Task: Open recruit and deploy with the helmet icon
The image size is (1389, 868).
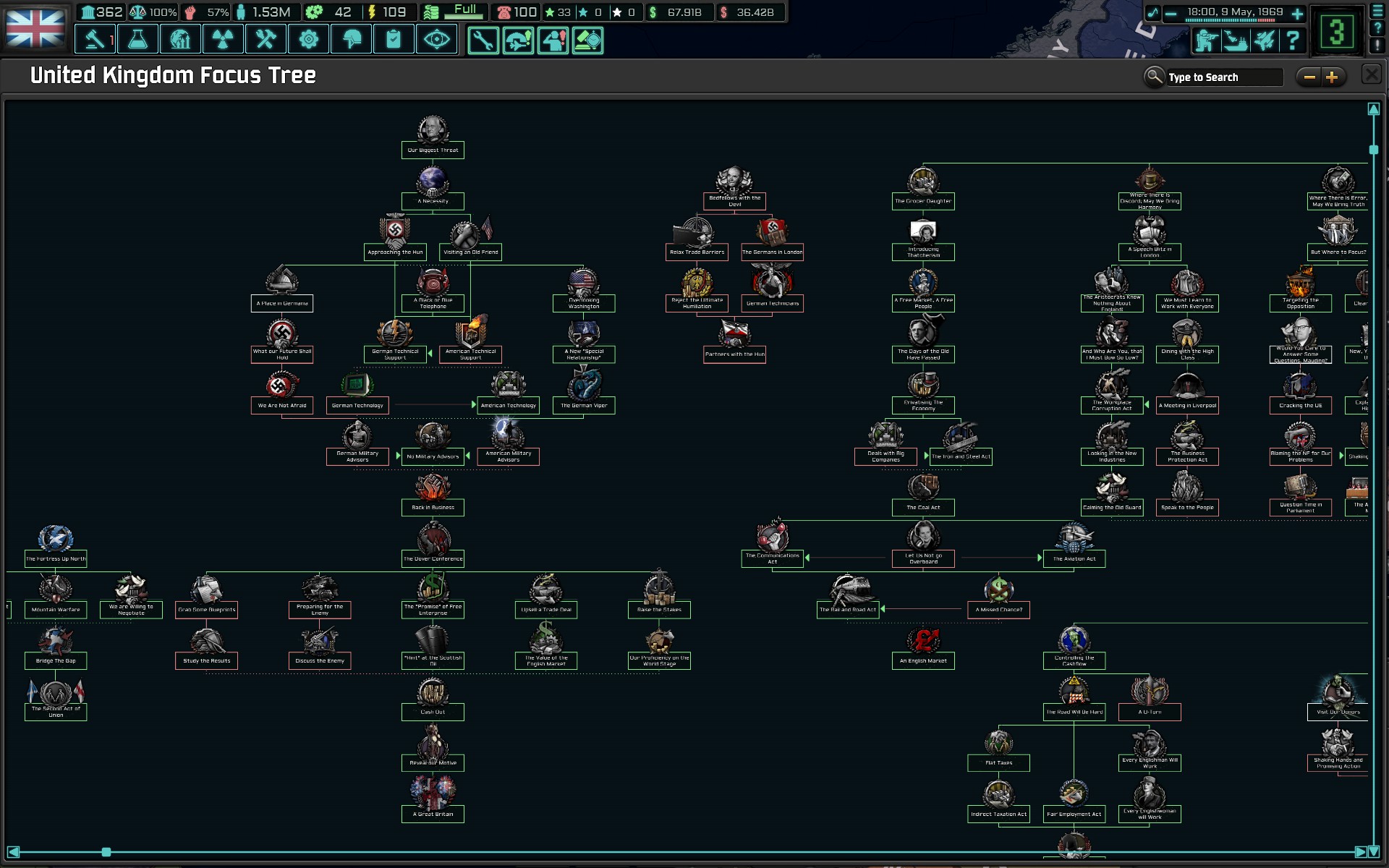Action: pyautogui.click(x=351, y=39)
